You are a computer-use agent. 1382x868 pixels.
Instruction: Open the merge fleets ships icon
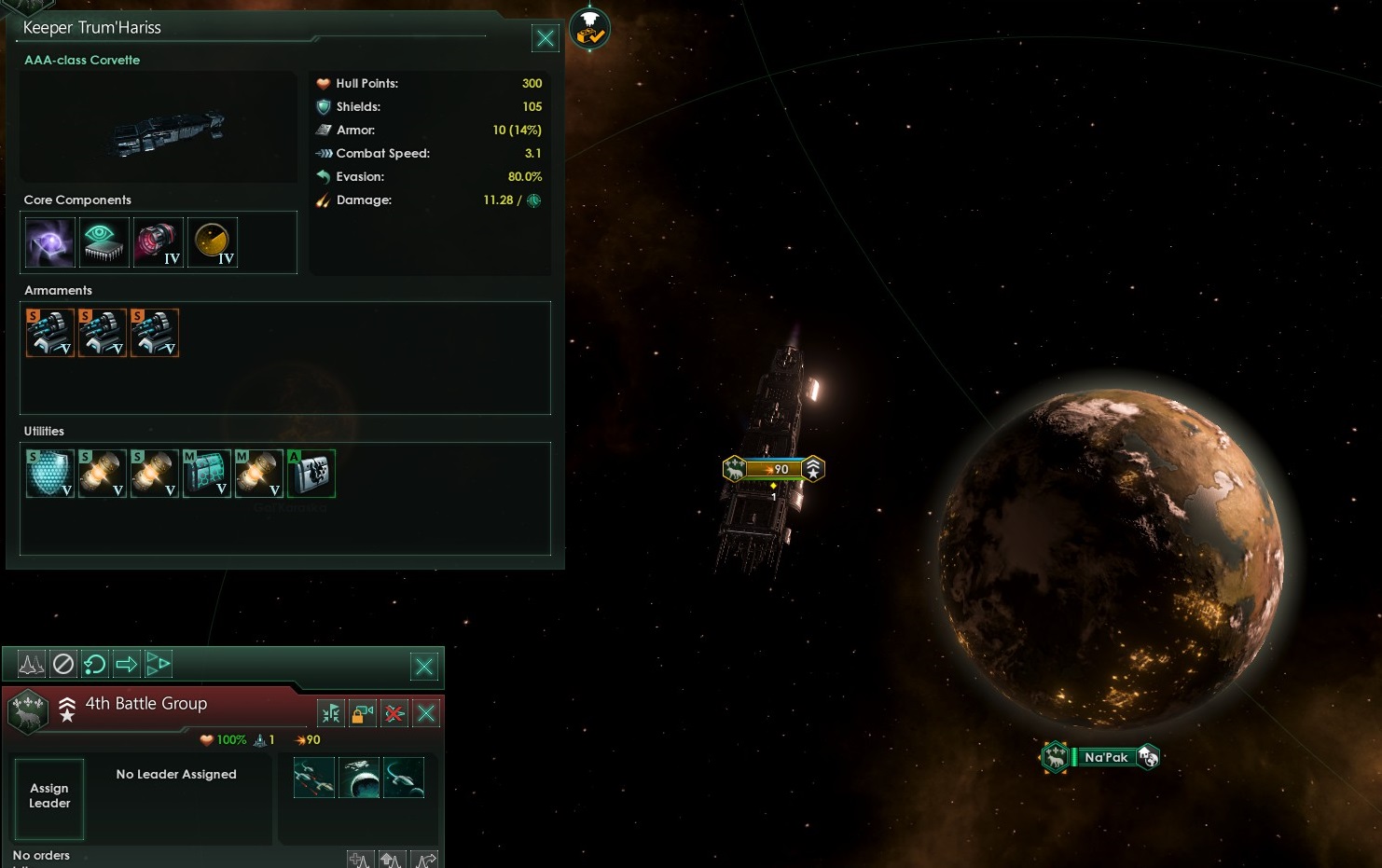pyautogui.click(x=331, y=714)
